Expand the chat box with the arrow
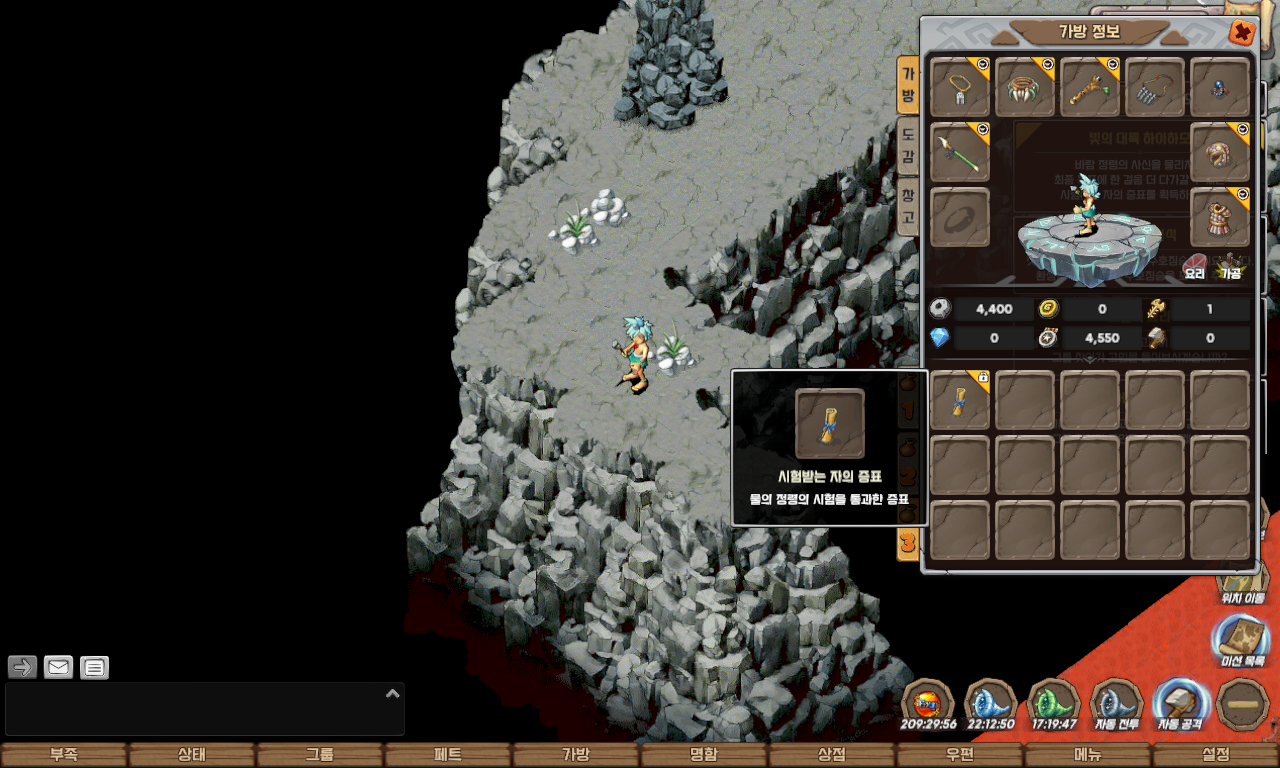The width and height of the screenshot is (1280, 768). [393, 693]
